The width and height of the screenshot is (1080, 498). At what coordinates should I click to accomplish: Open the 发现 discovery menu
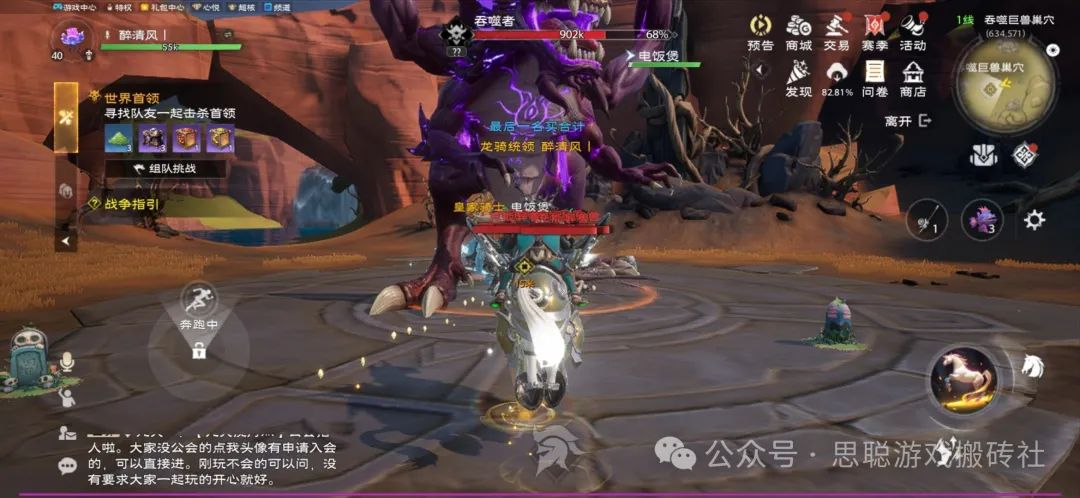click(798, 78)
